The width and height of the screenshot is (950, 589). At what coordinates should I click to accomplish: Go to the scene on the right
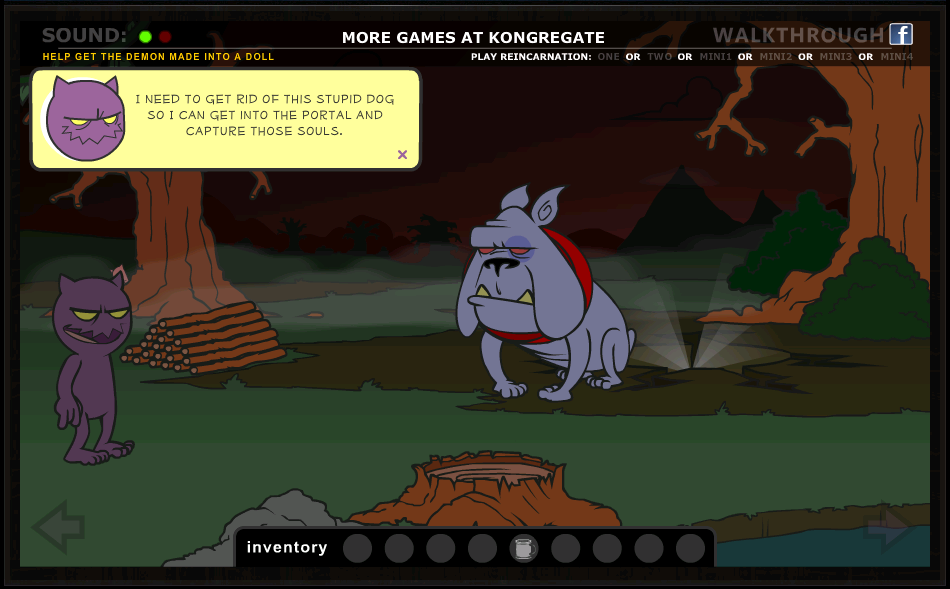point(888,528)
